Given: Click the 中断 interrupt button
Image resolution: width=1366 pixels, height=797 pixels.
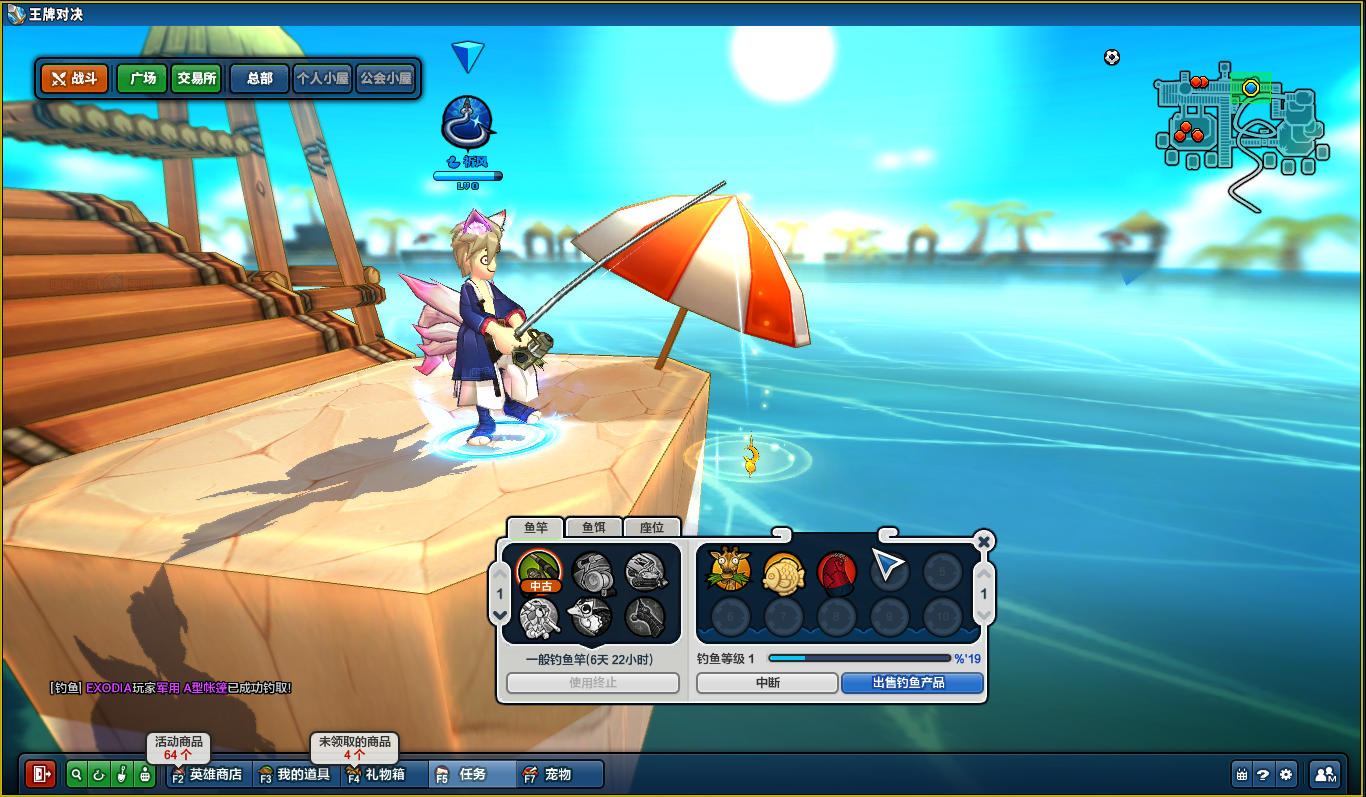Looking at the screenshot, I should tap(767, 683).
